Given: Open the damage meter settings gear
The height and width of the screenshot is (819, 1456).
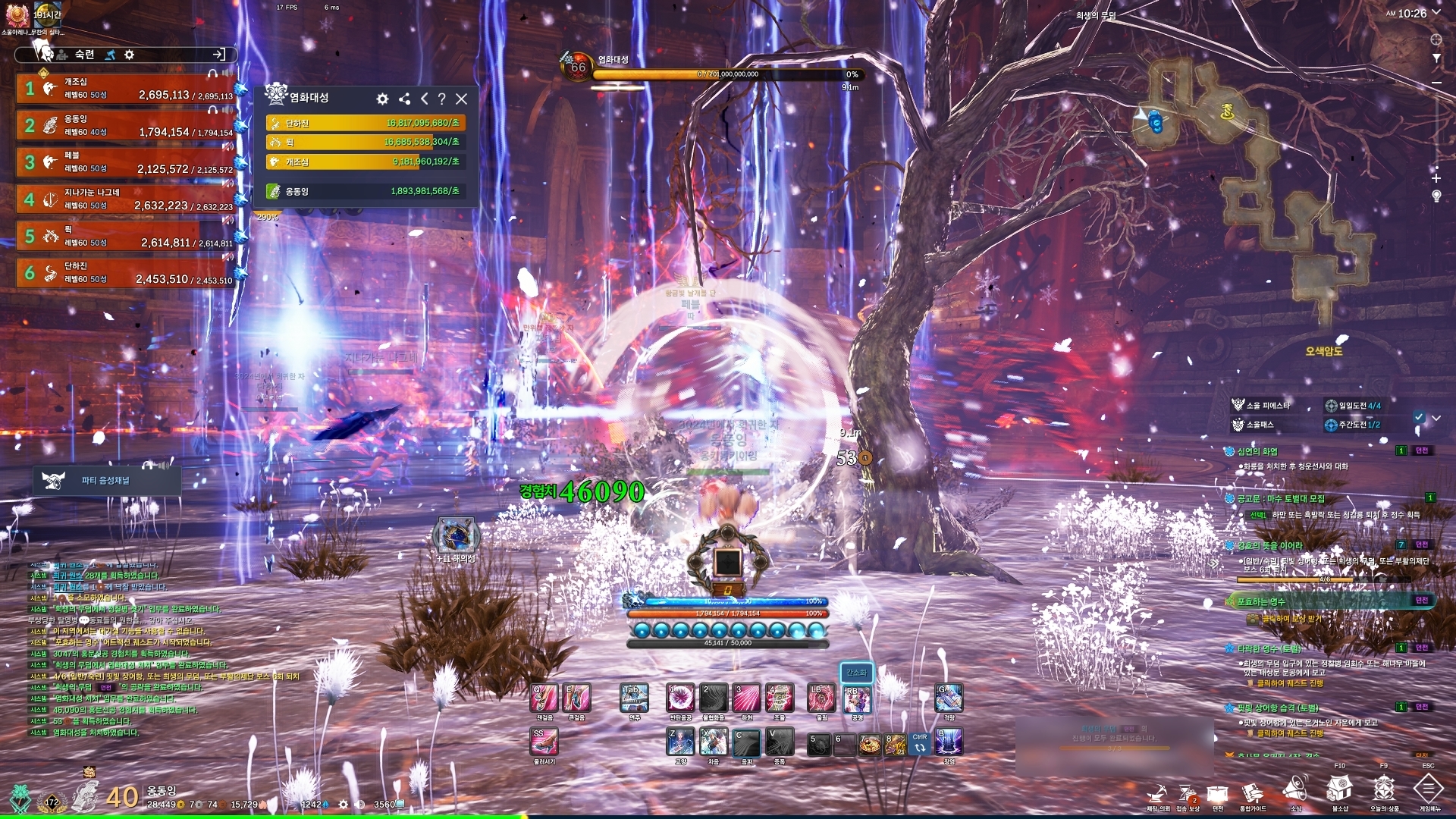Looking at the screenshot, I should [382, 99].
